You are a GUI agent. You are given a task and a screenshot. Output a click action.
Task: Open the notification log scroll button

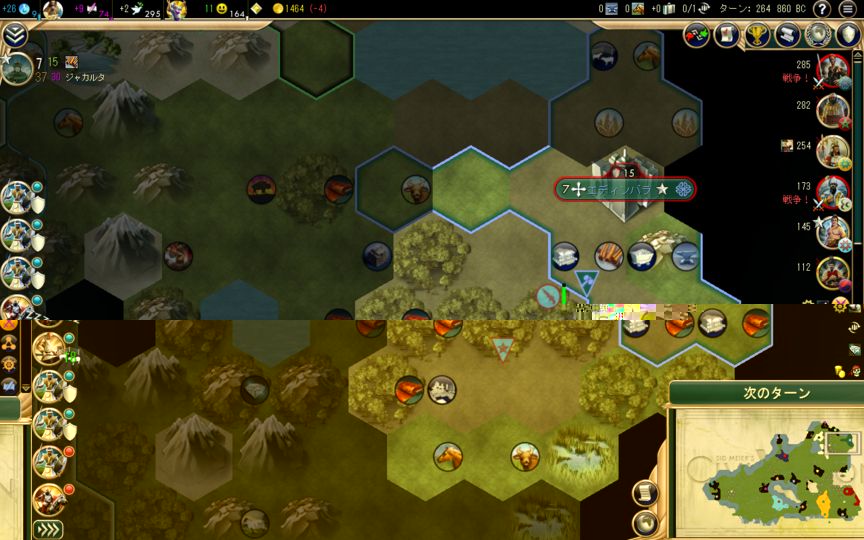(x=646, y=493)
